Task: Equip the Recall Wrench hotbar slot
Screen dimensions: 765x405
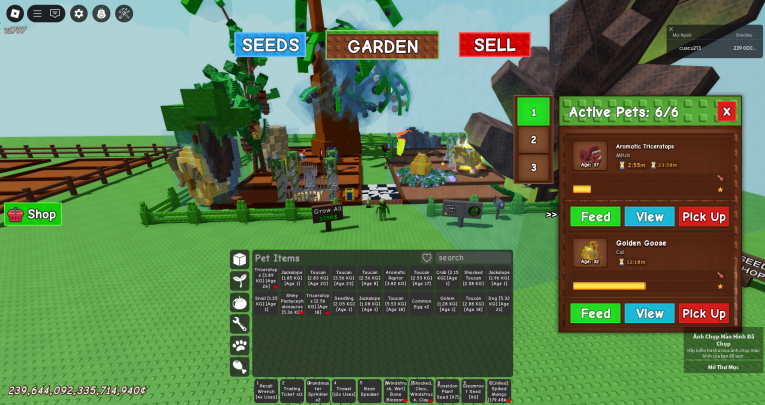Action: [266, 390]
